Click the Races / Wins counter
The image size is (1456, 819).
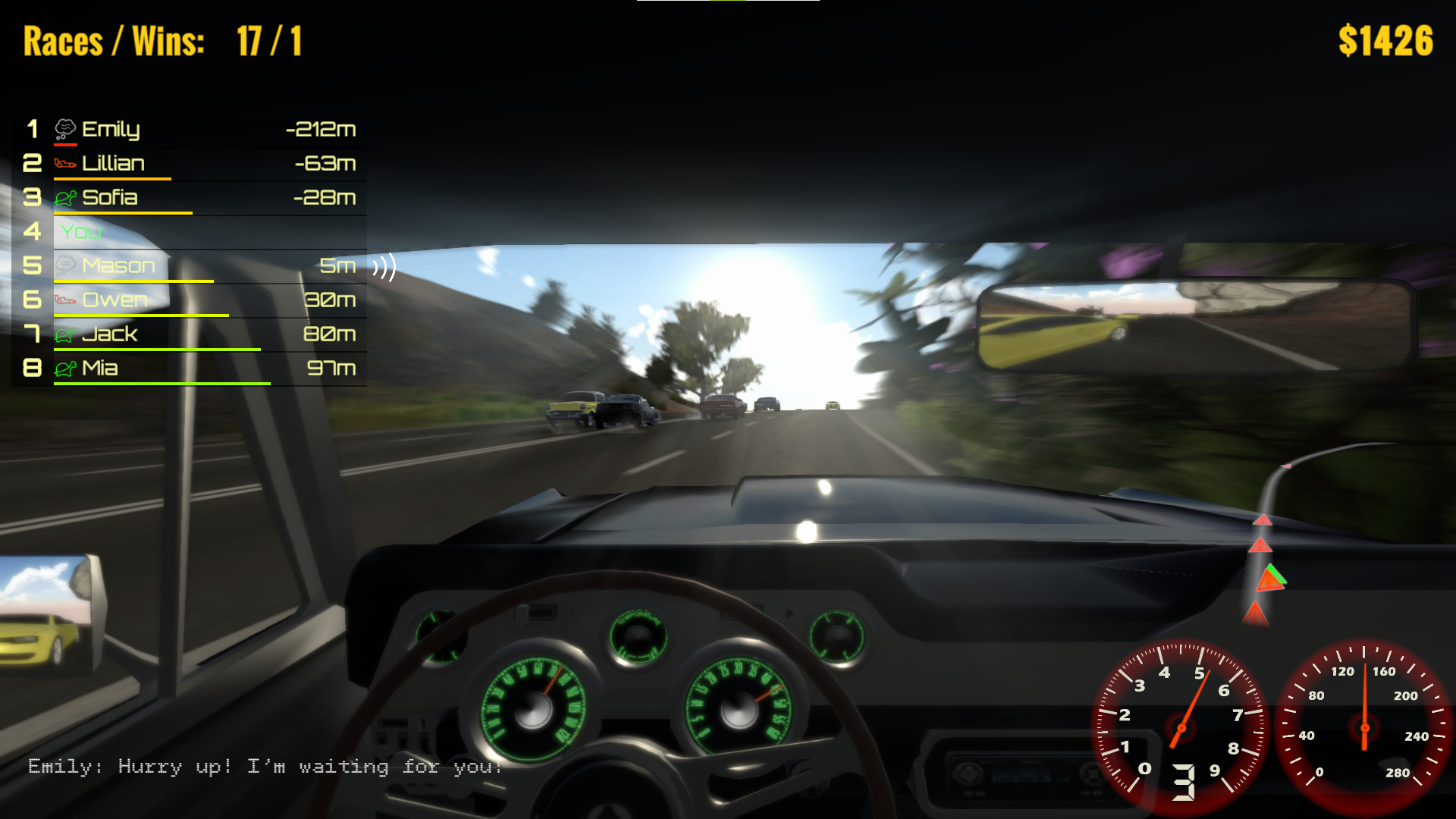[x=163, y=42]
